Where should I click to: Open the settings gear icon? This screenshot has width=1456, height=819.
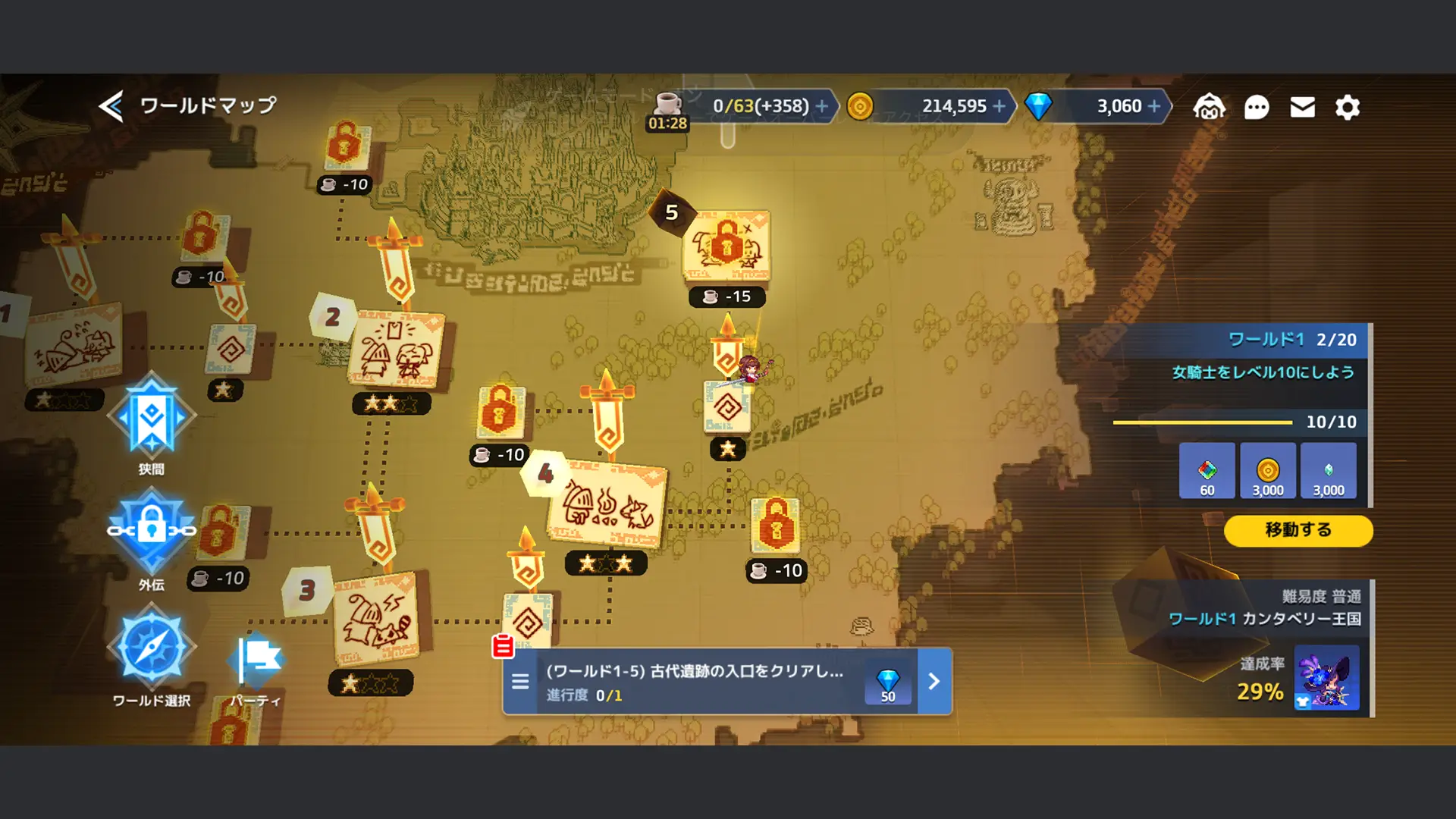1348,108
